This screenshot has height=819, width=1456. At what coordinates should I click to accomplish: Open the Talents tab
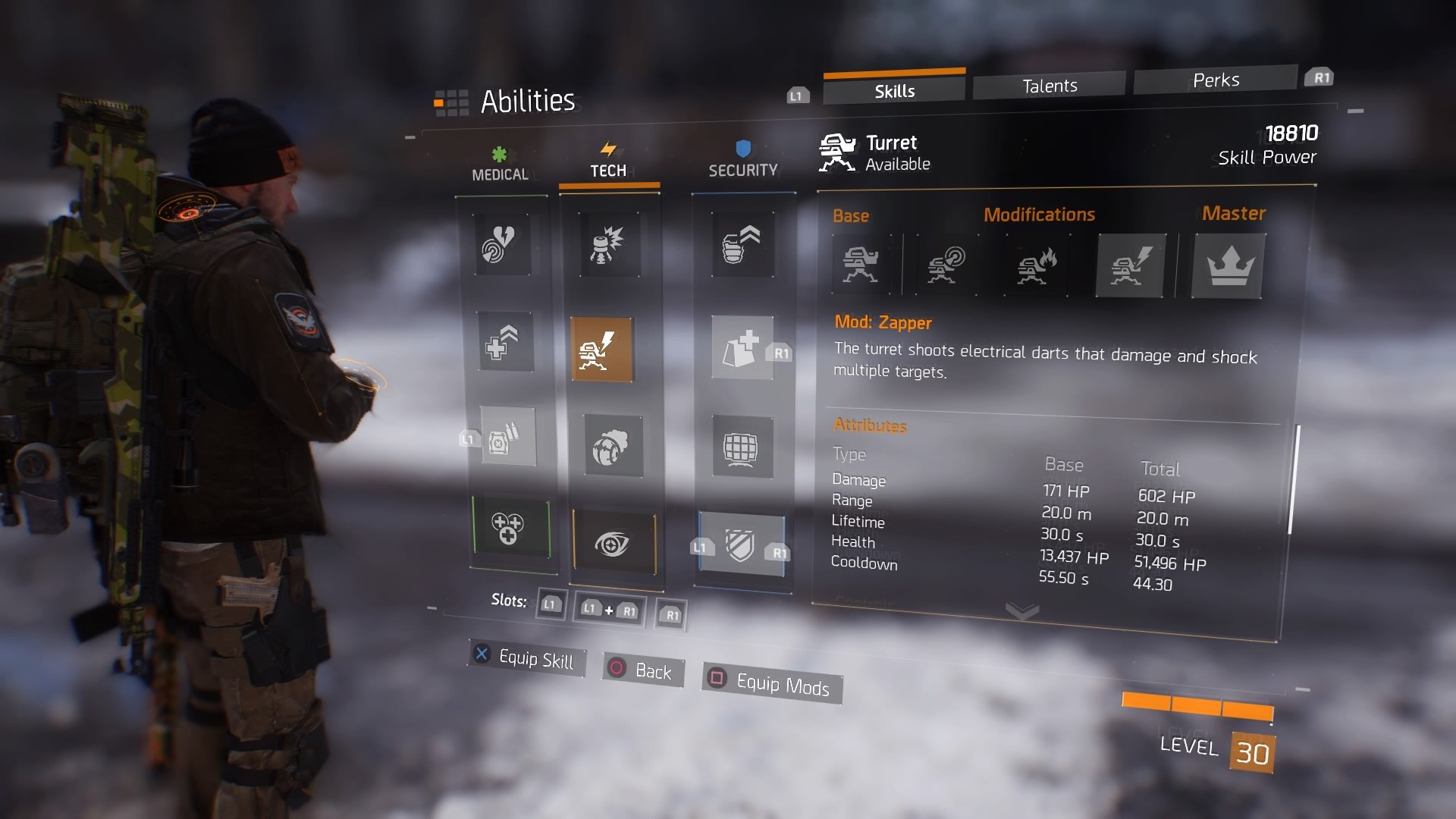click(x=1049, y=86)
